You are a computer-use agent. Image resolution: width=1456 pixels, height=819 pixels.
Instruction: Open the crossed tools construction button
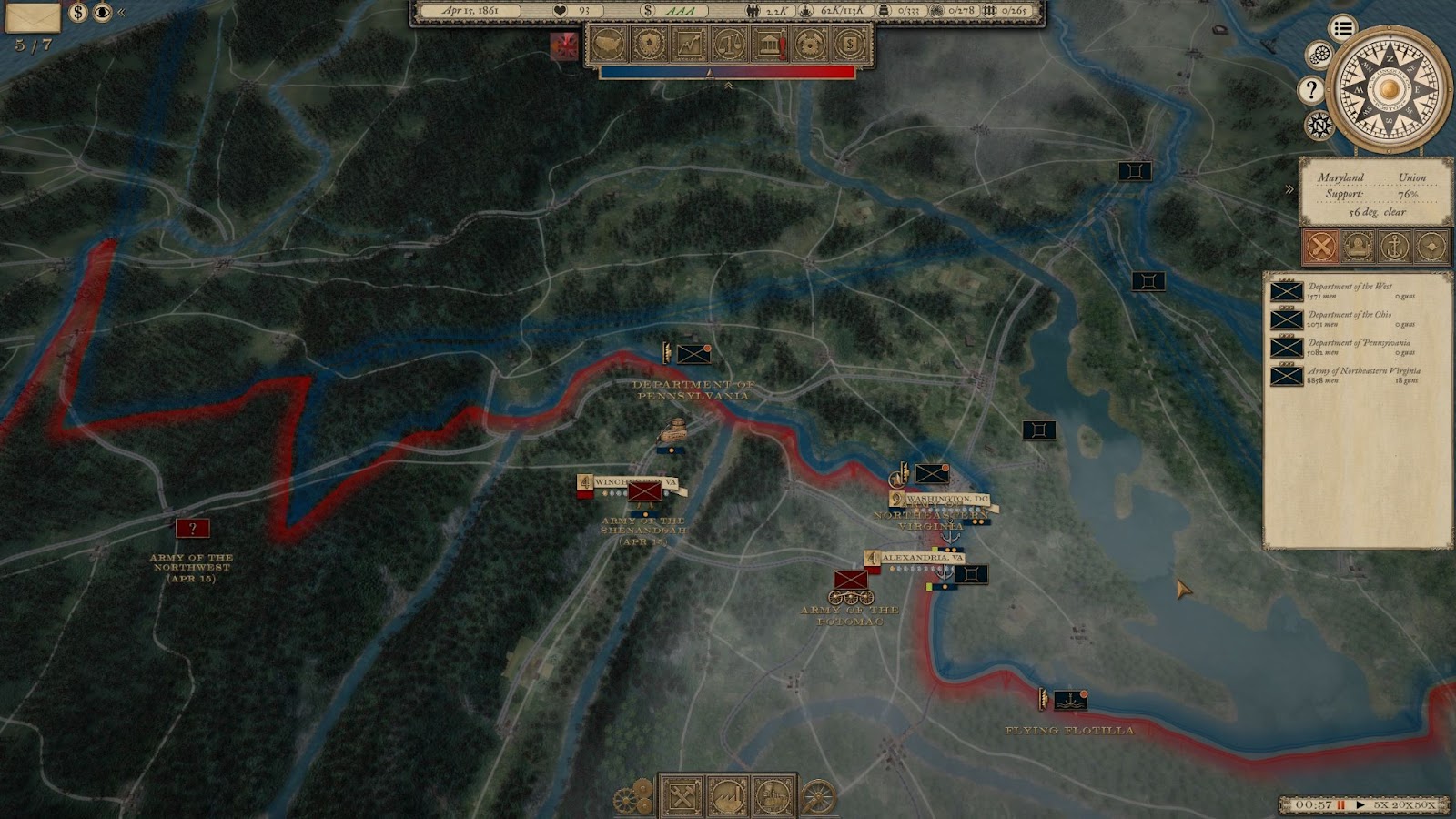pos(682,796)
